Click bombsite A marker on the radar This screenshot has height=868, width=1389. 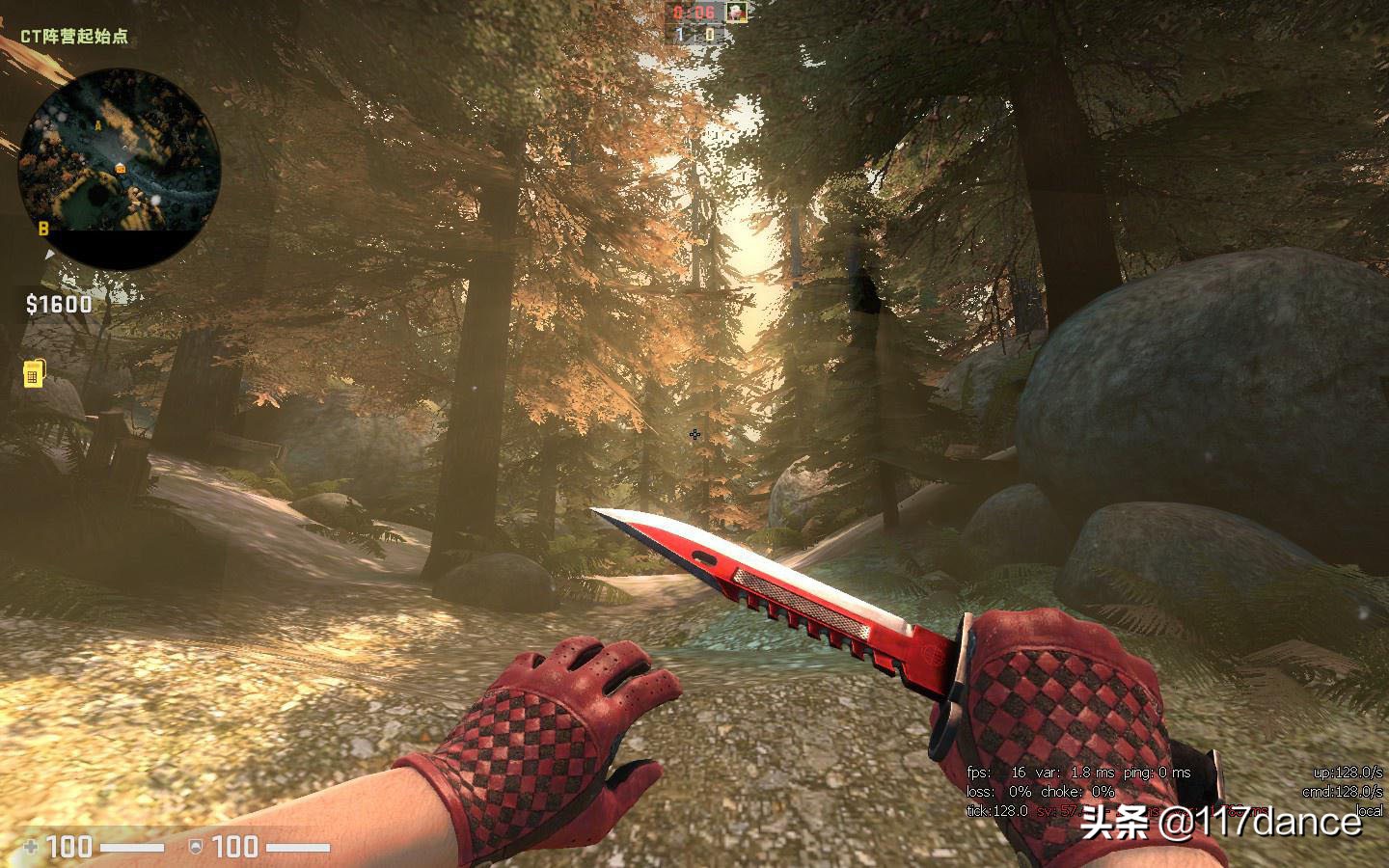(98, 126)
